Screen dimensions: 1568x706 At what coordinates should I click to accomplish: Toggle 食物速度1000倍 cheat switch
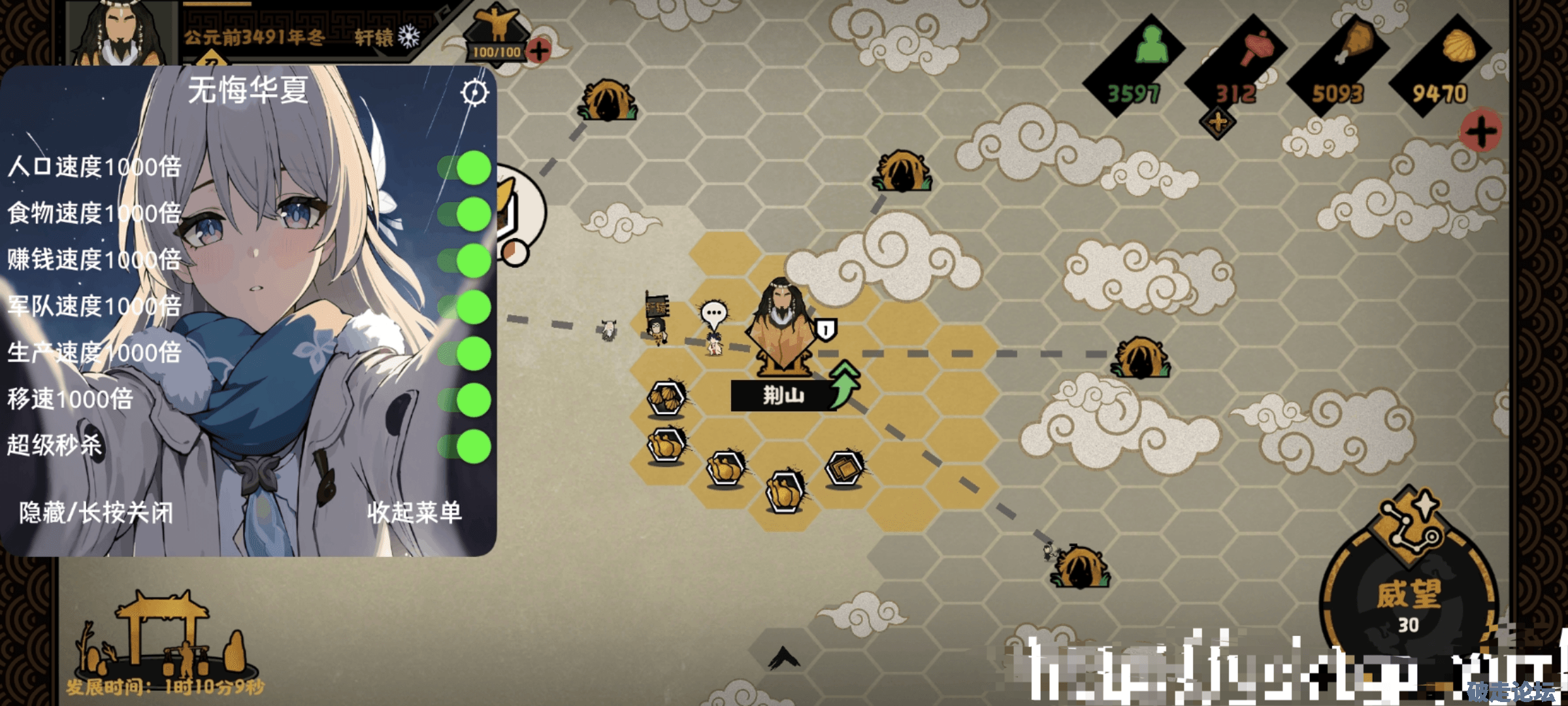point(466,214)
